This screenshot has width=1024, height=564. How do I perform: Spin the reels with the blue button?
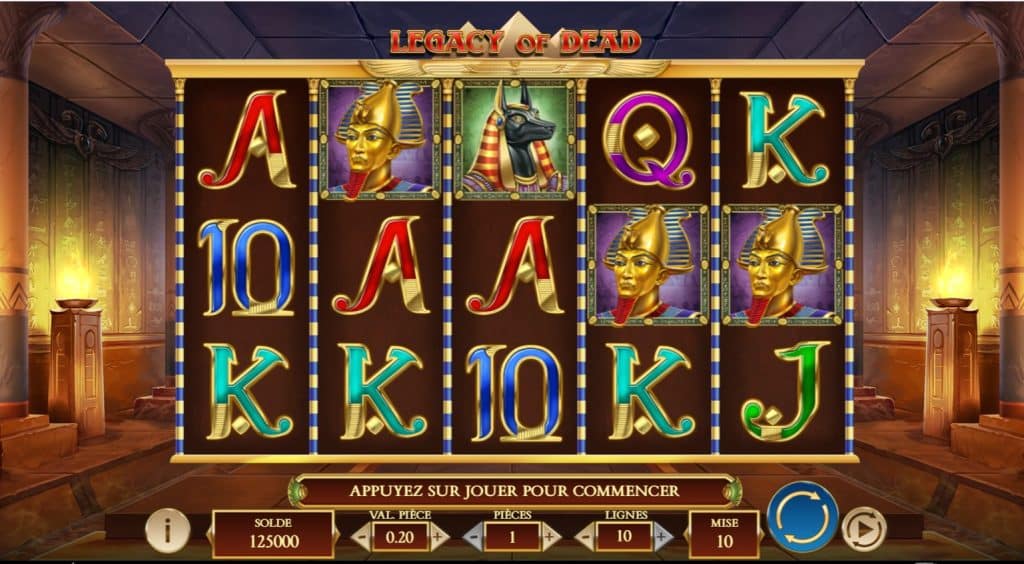pyautogui.click(x=802, y=517)
